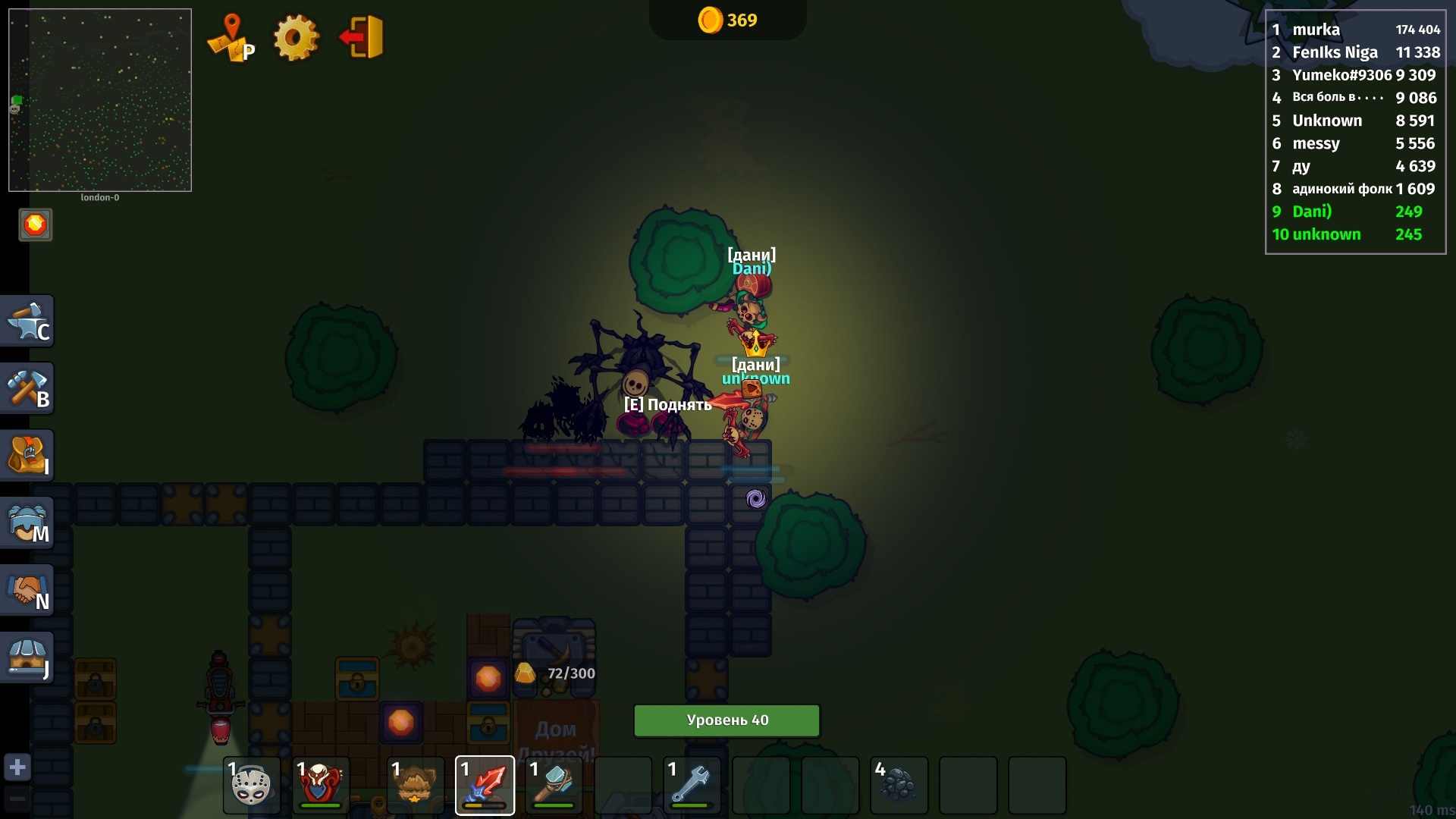Select player murka on the leaderboard
Image resolution: width=1456 pixels, height=819 pixels.
(1316, 30)
